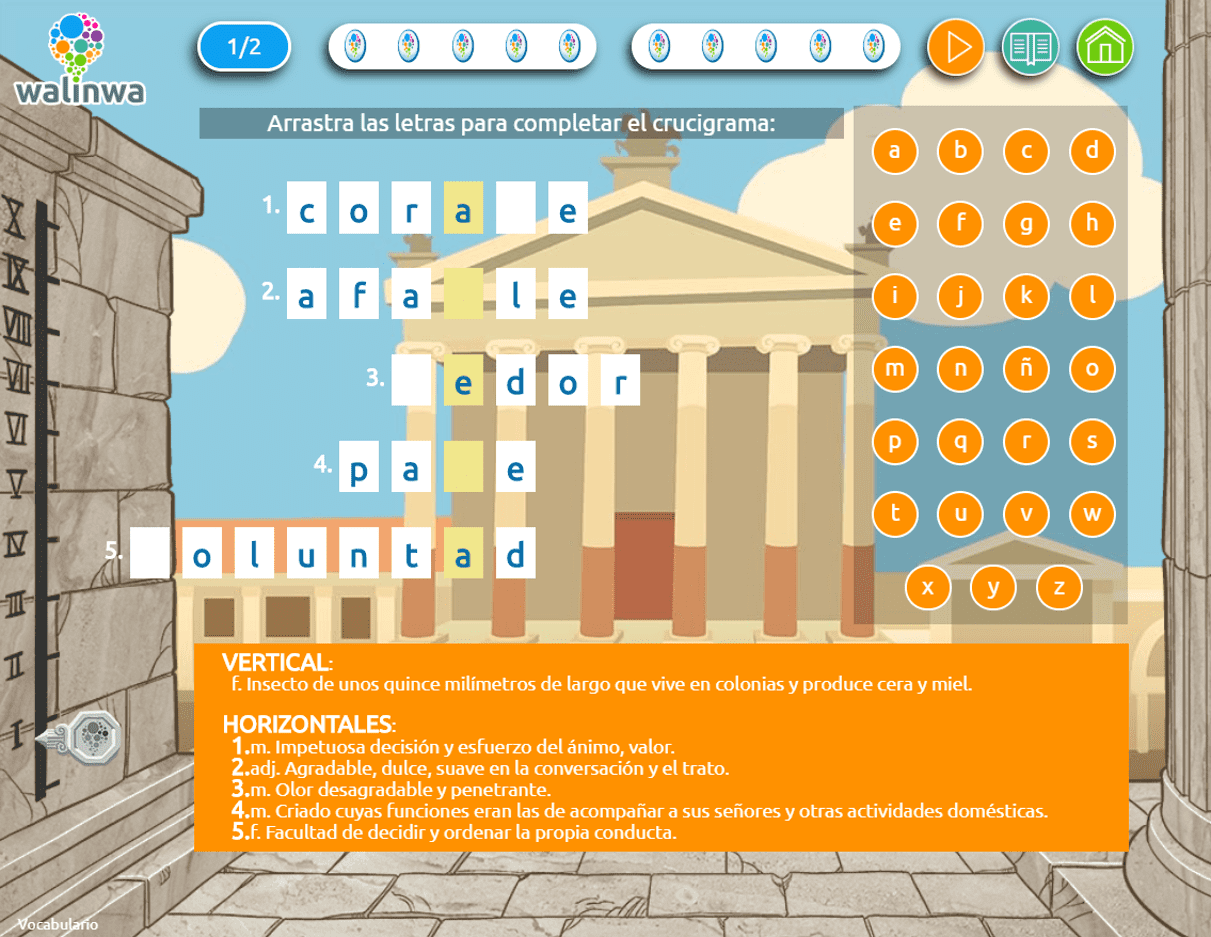Image resolution: width=1211 pixels, height=937 pixels.
Task: Click the orange play arrow button
Action: (x=956, y=47)
